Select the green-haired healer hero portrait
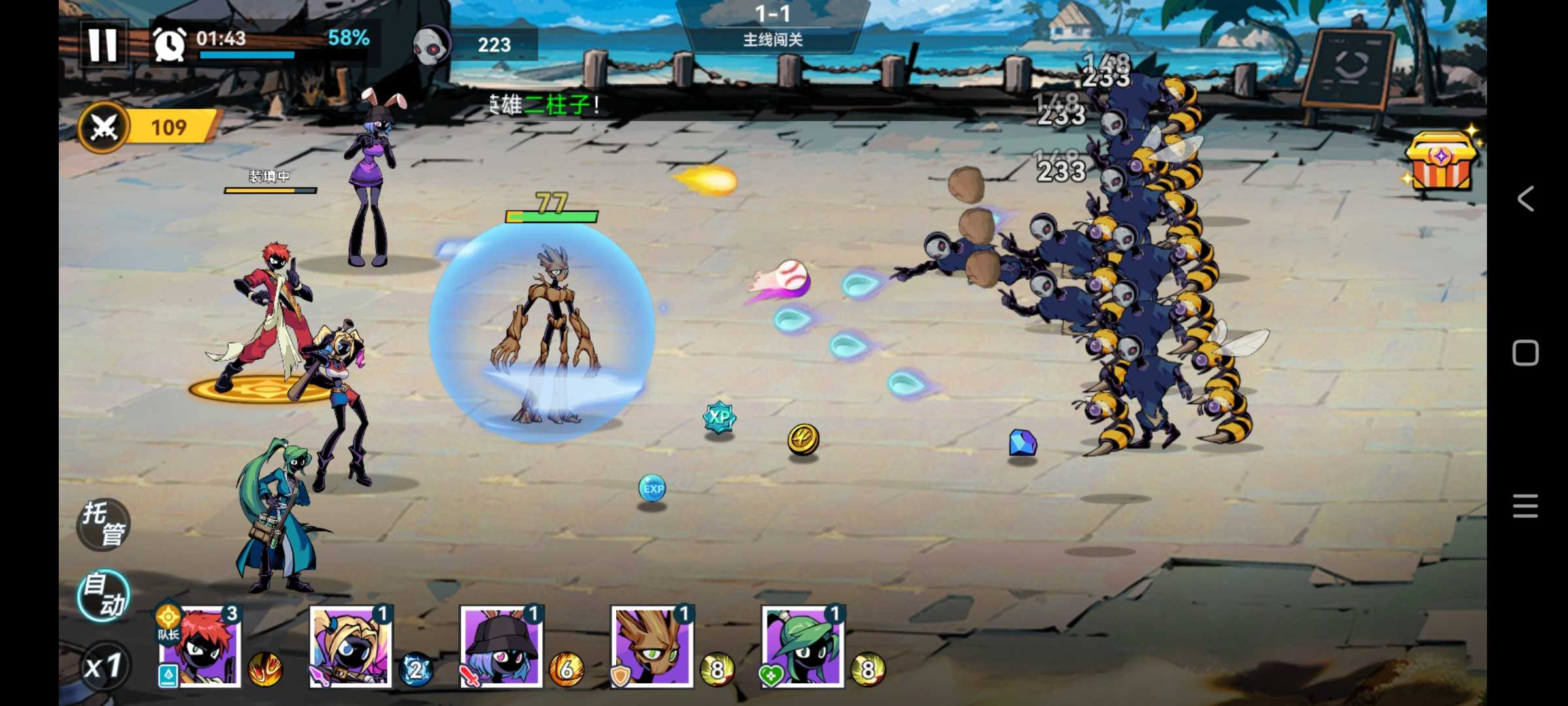Image resolution: width=1568 pixels, height=706 pixels. coord(802,647)
